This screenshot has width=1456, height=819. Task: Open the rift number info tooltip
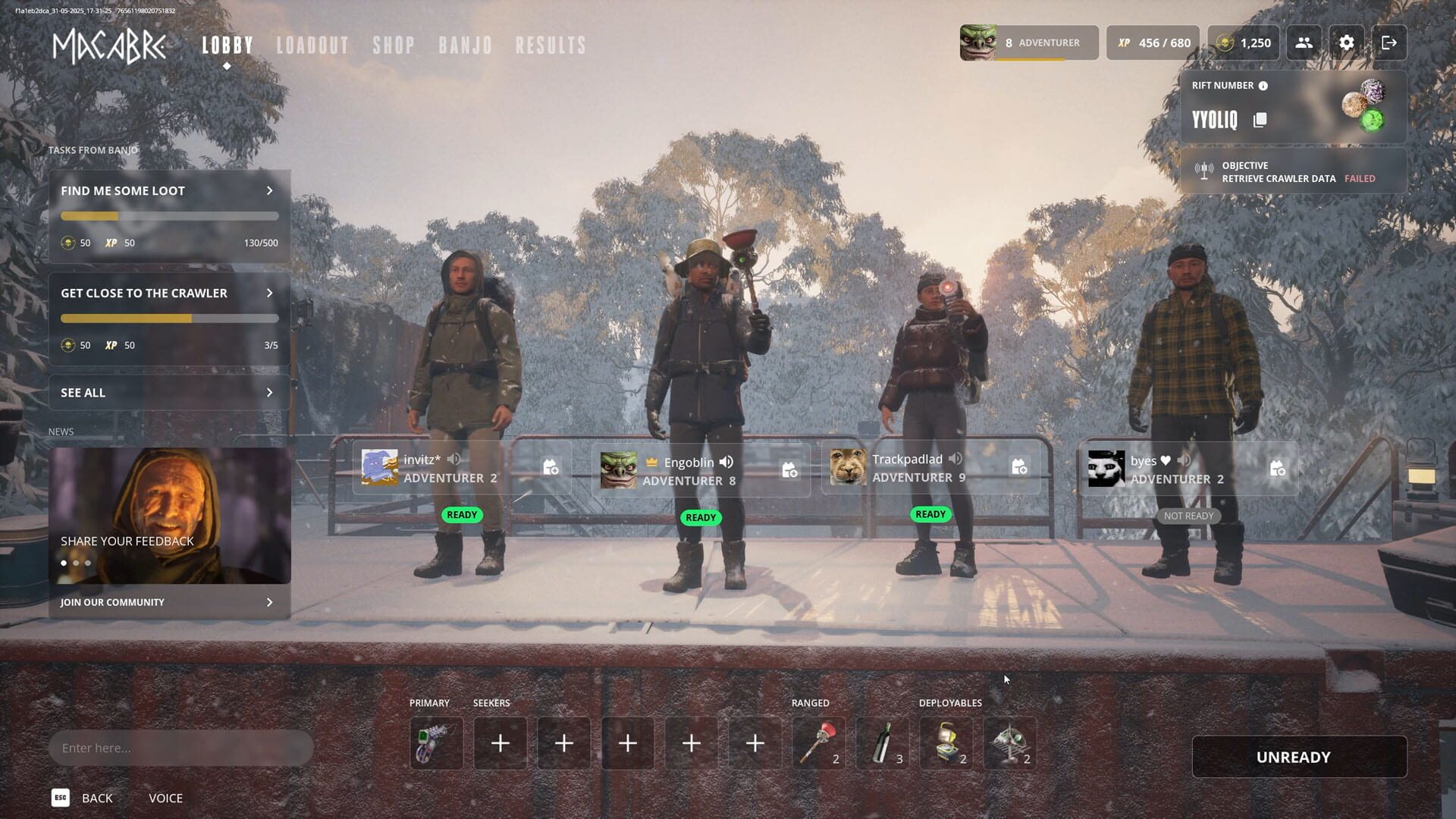click(1263, 86)
